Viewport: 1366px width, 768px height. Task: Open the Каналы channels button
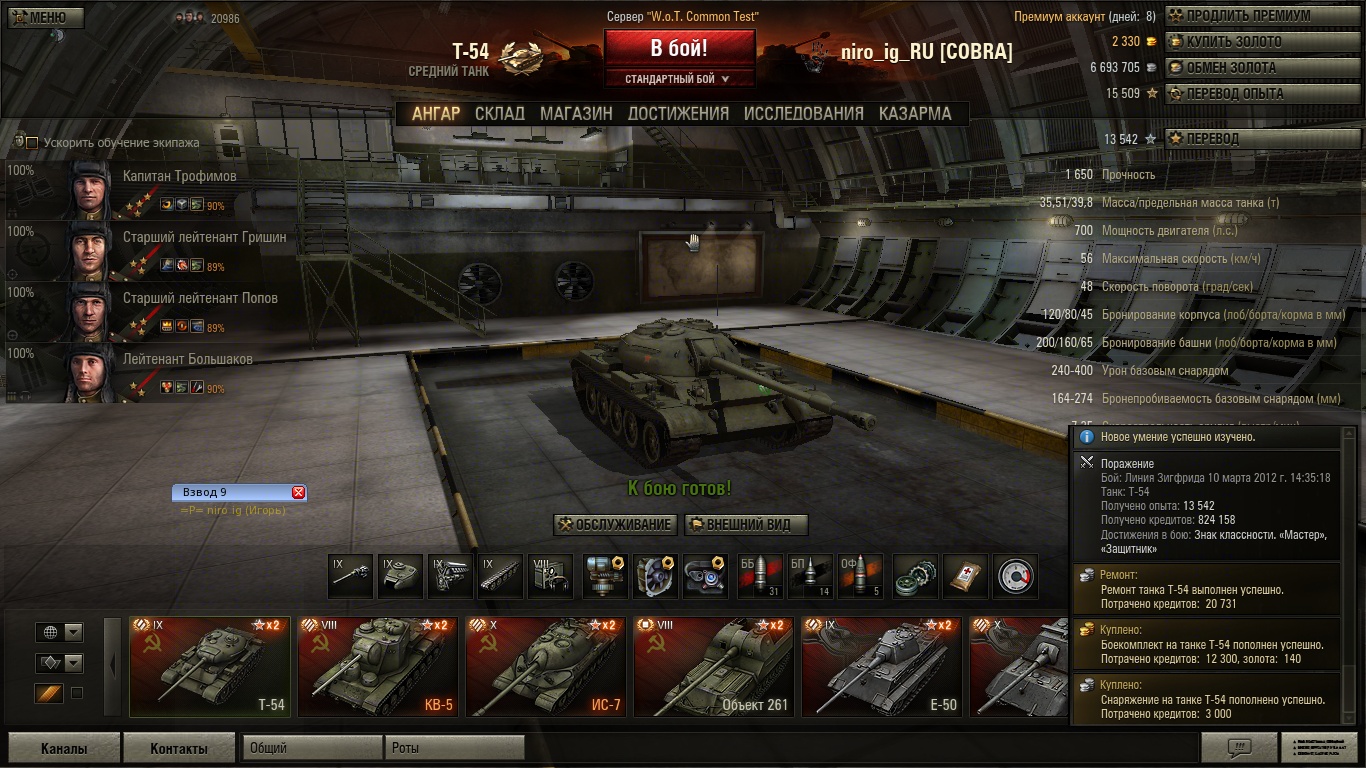point(64,748)
